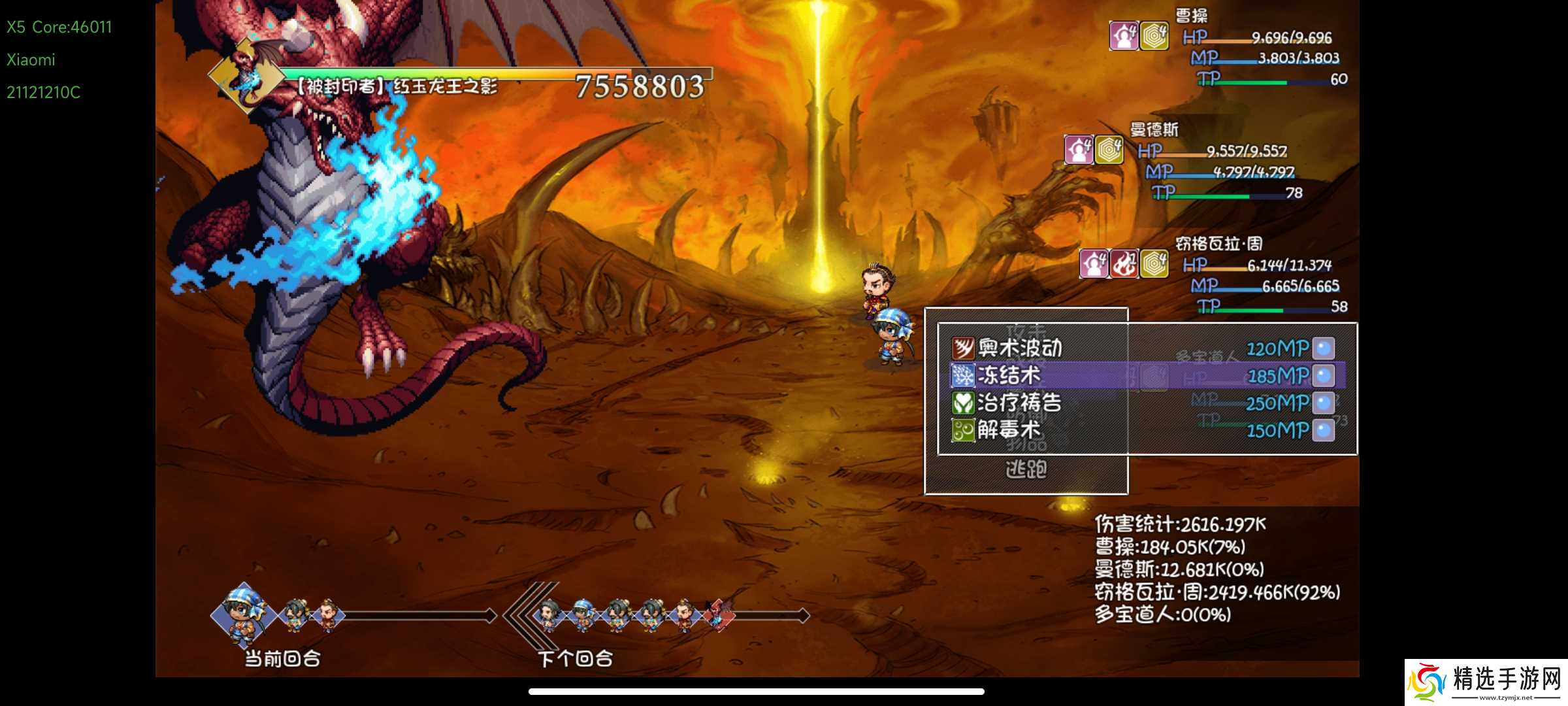
Task: Select the 奥术波动 skill
Action: pyautogui.click(x=1019, y=348)
